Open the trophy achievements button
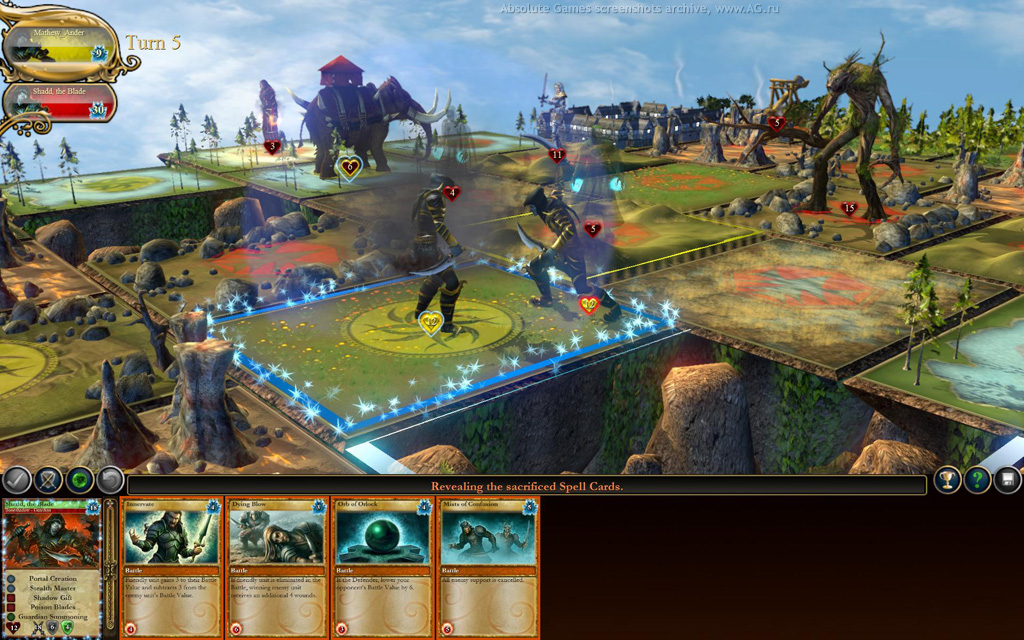Screen dimensions: 1024x640 [x=946, y=480]
